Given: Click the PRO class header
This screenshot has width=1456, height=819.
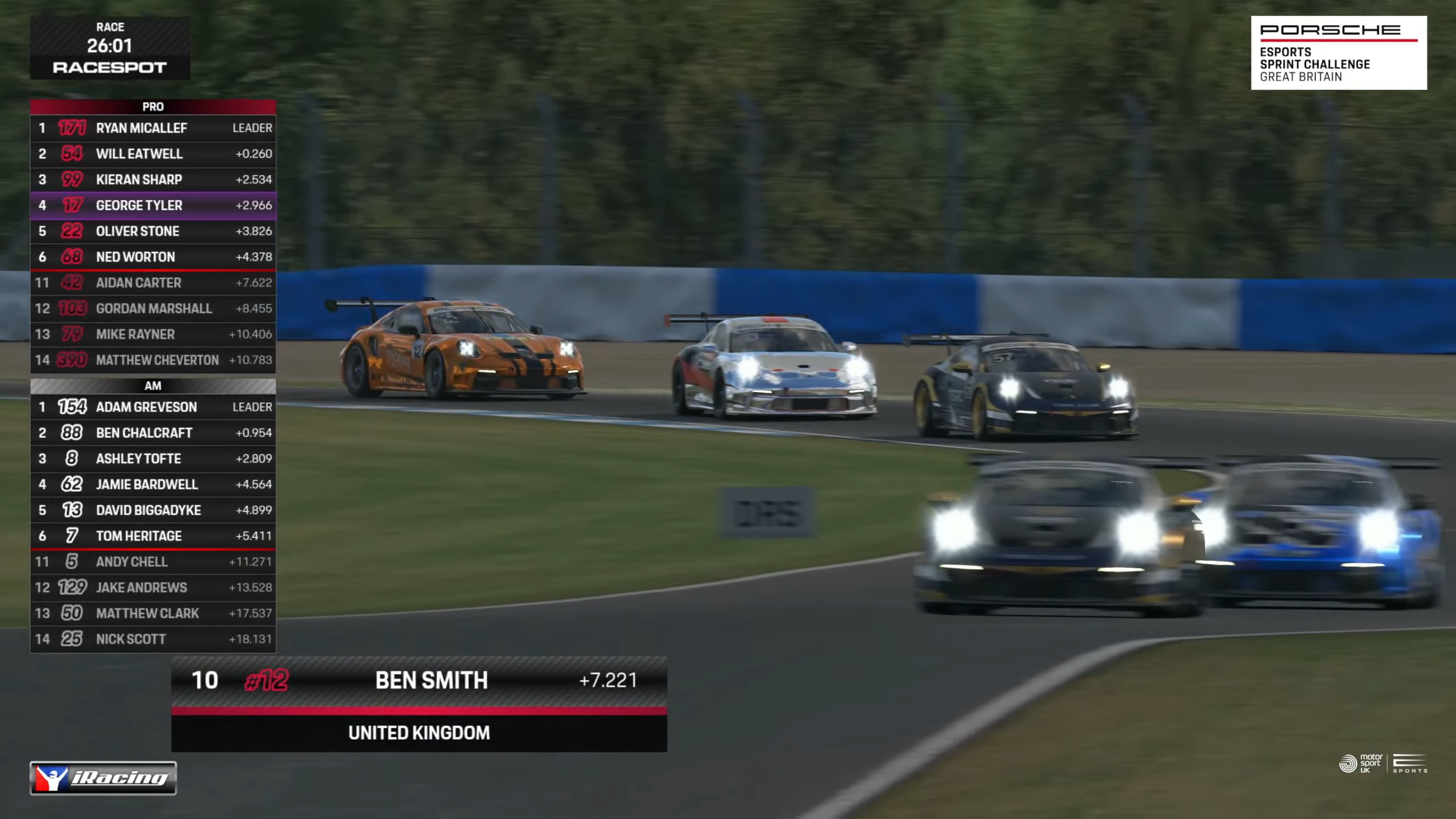Looking at the screenshot, I should (x=152, y=106).
